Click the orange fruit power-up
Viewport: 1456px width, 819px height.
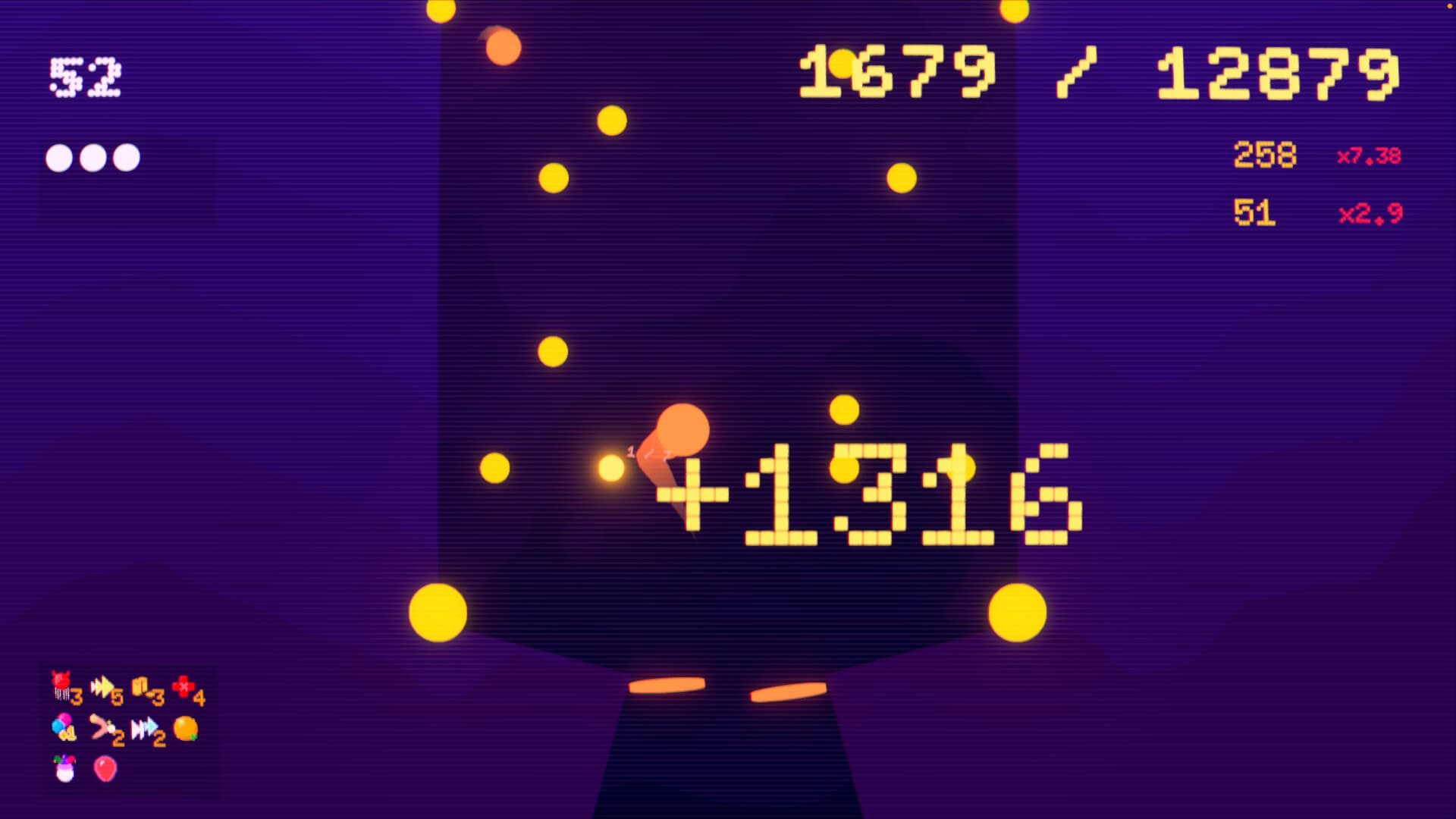point(186,726)
